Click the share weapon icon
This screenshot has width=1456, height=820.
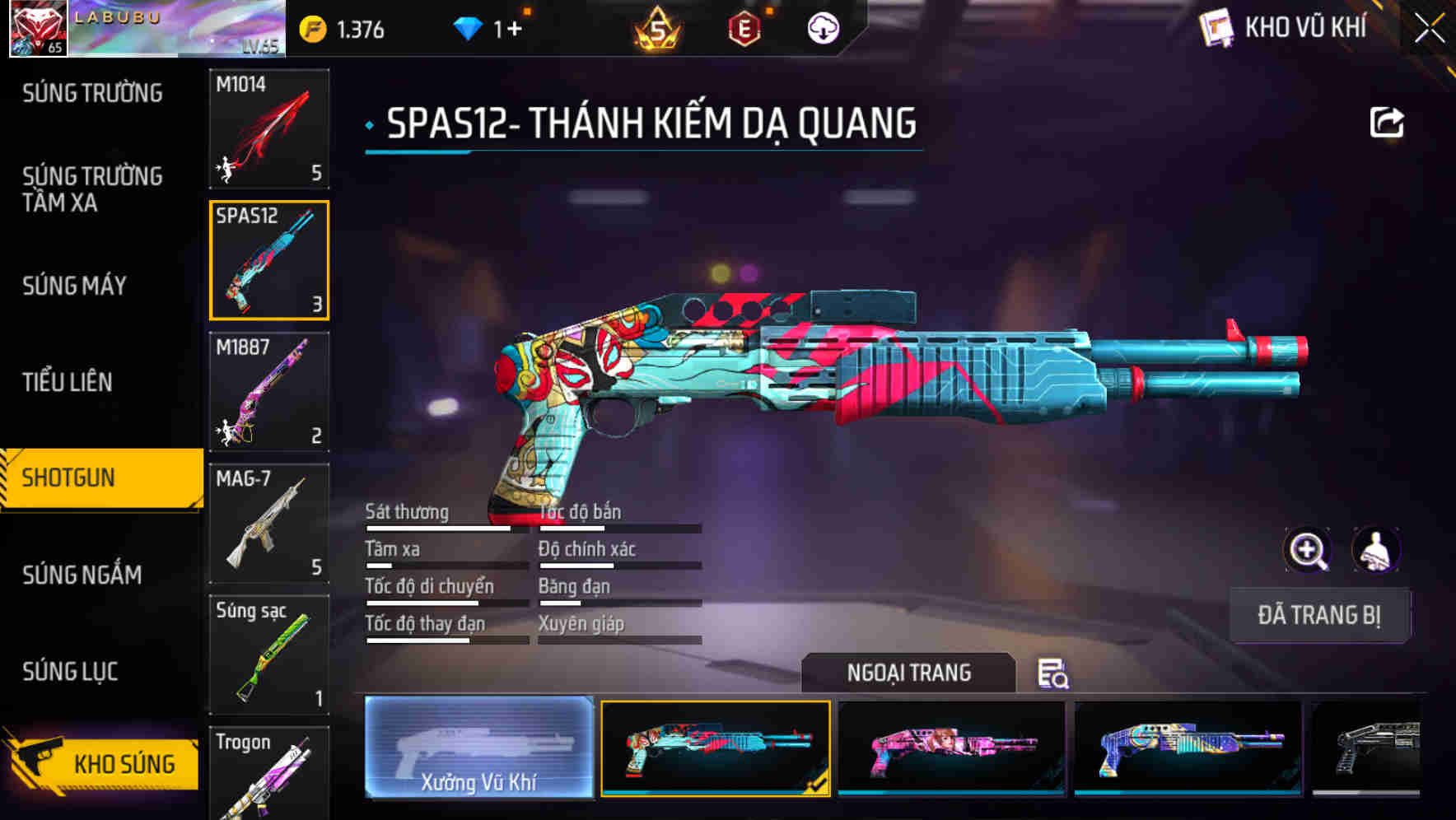pyautogui.click(x=1388, y=120)
